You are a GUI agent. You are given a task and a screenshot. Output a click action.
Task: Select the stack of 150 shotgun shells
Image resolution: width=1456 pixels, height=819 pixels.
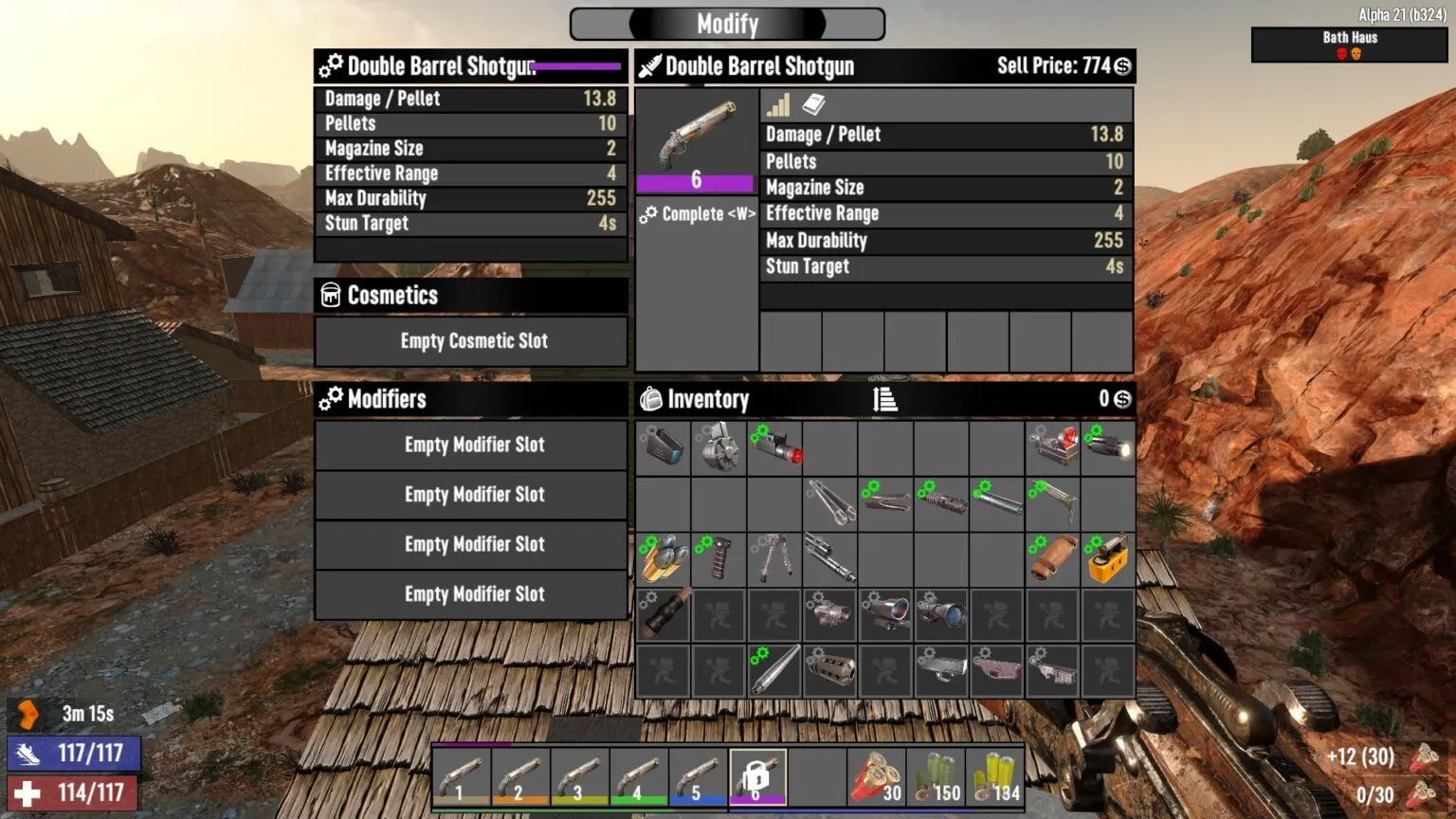[938, 775]
